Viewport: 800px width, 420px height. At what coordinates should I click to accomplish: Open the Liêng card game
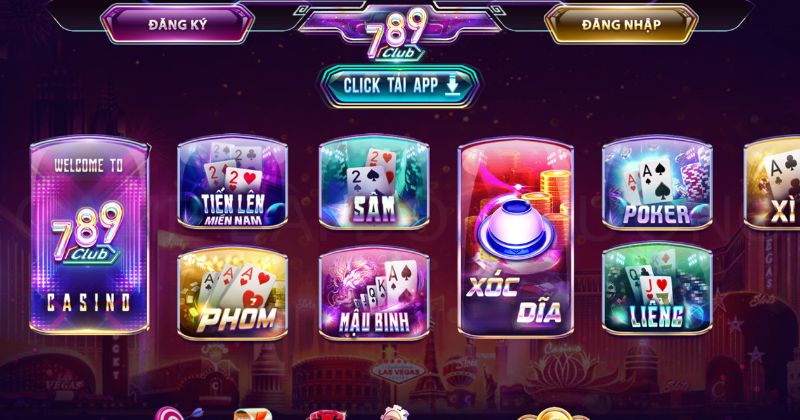pyautogui.click(x=656, y=292)
